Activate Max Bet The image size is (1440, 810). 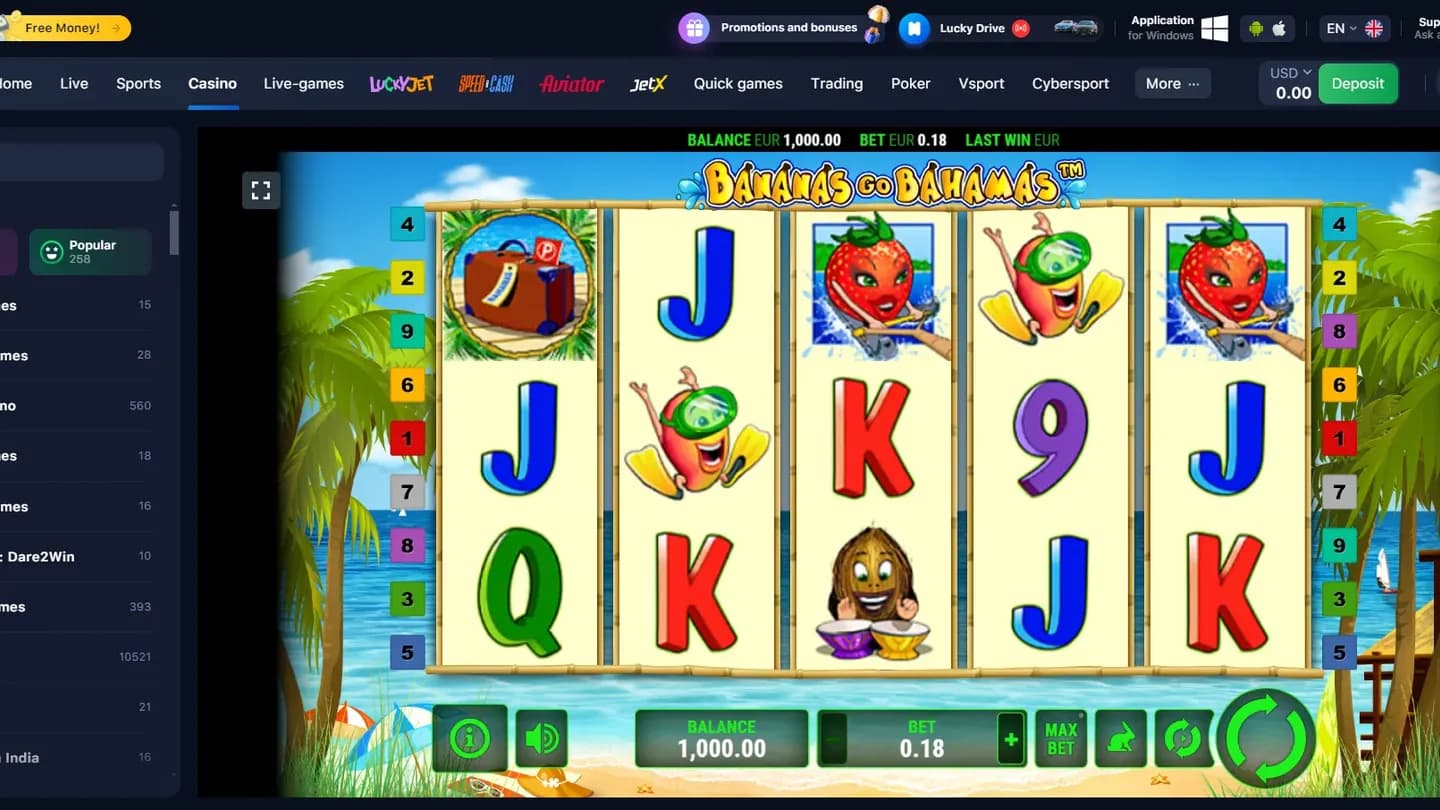coord(1060,737)
